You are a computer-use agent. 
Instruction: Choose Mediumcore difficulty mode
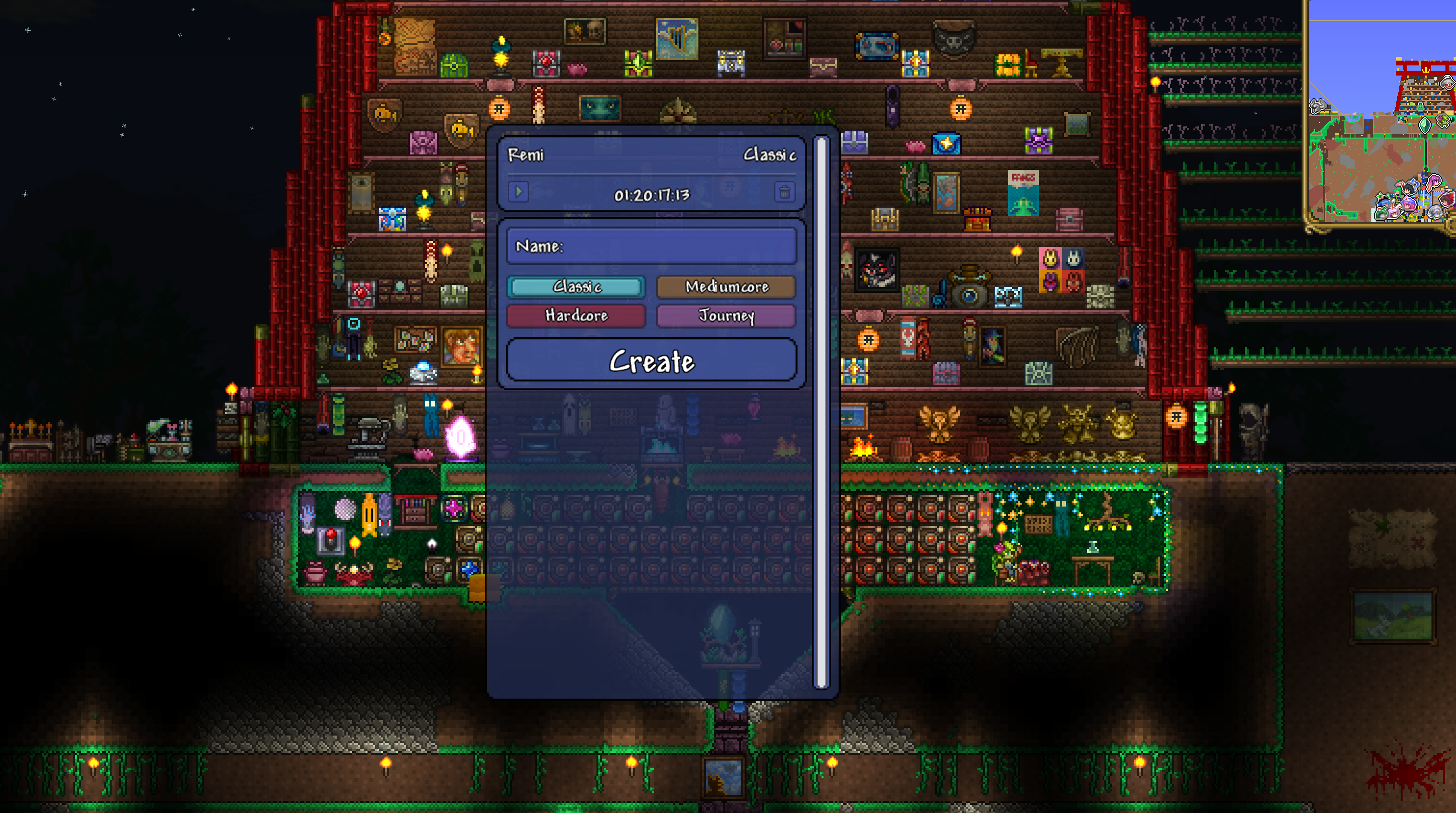(726, 287)
